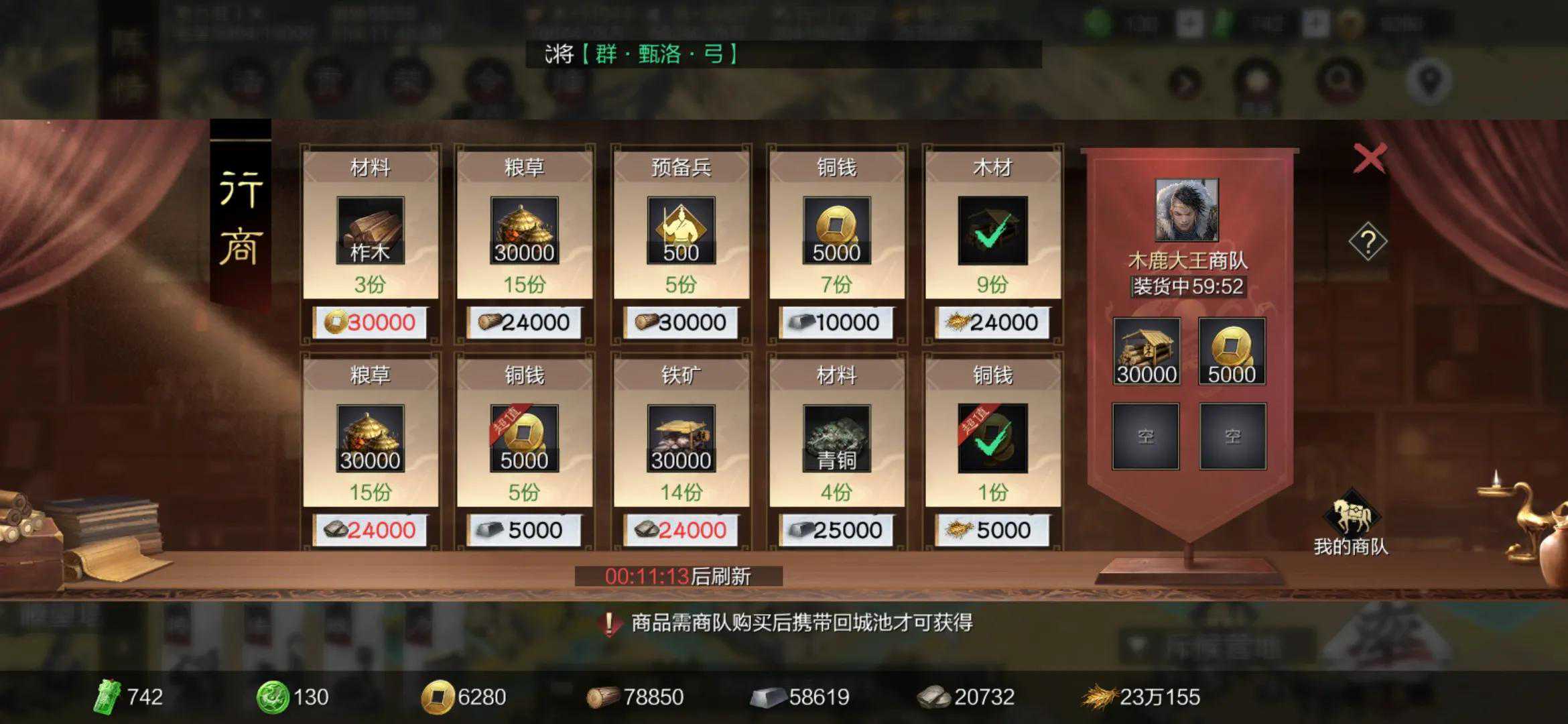
Task: Pick the 铁矿 30000 iron ore offer
Action: coord(681,438)
